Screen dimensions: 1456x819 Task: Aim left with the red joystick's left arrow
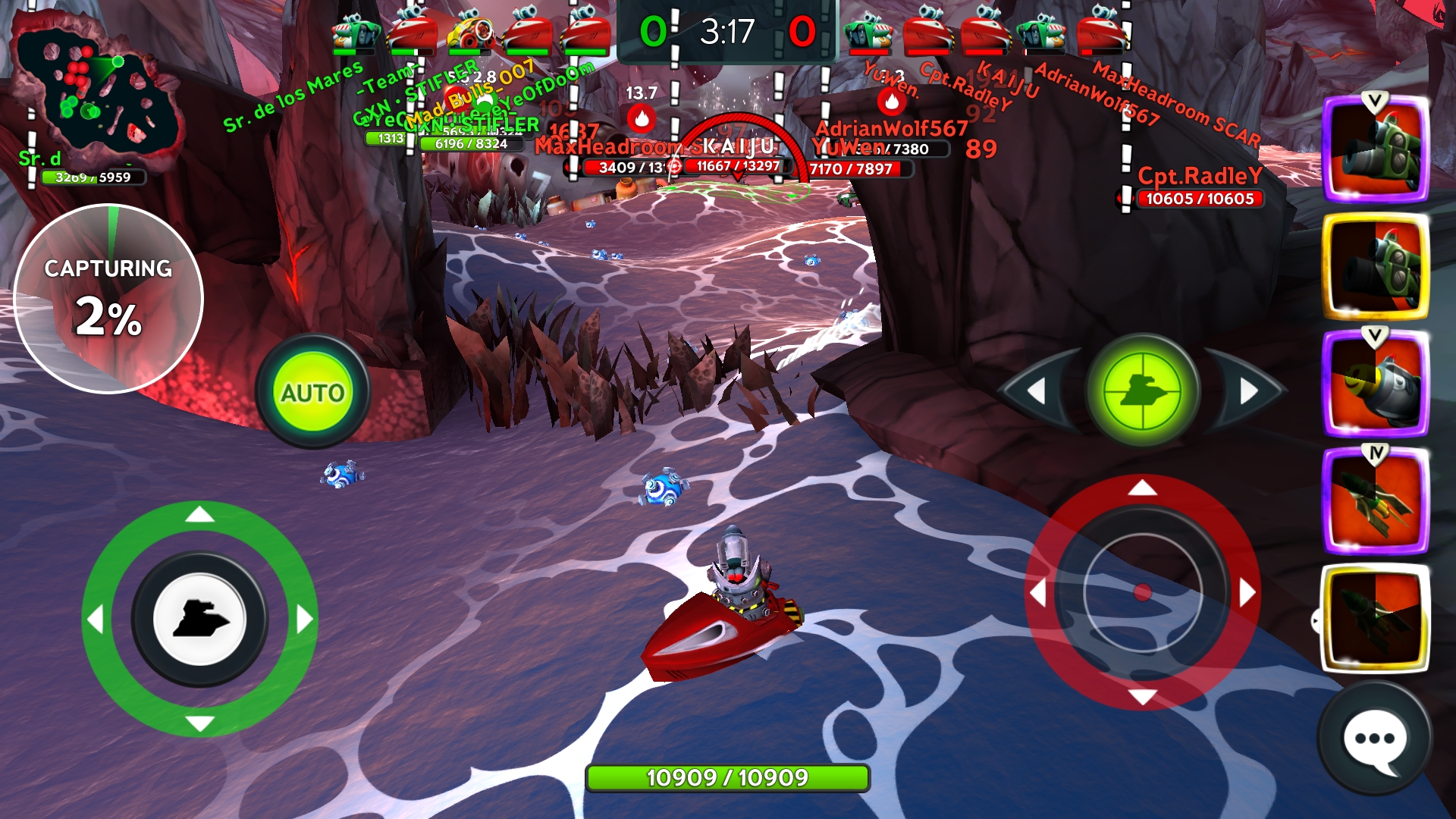click(1037, 592)
